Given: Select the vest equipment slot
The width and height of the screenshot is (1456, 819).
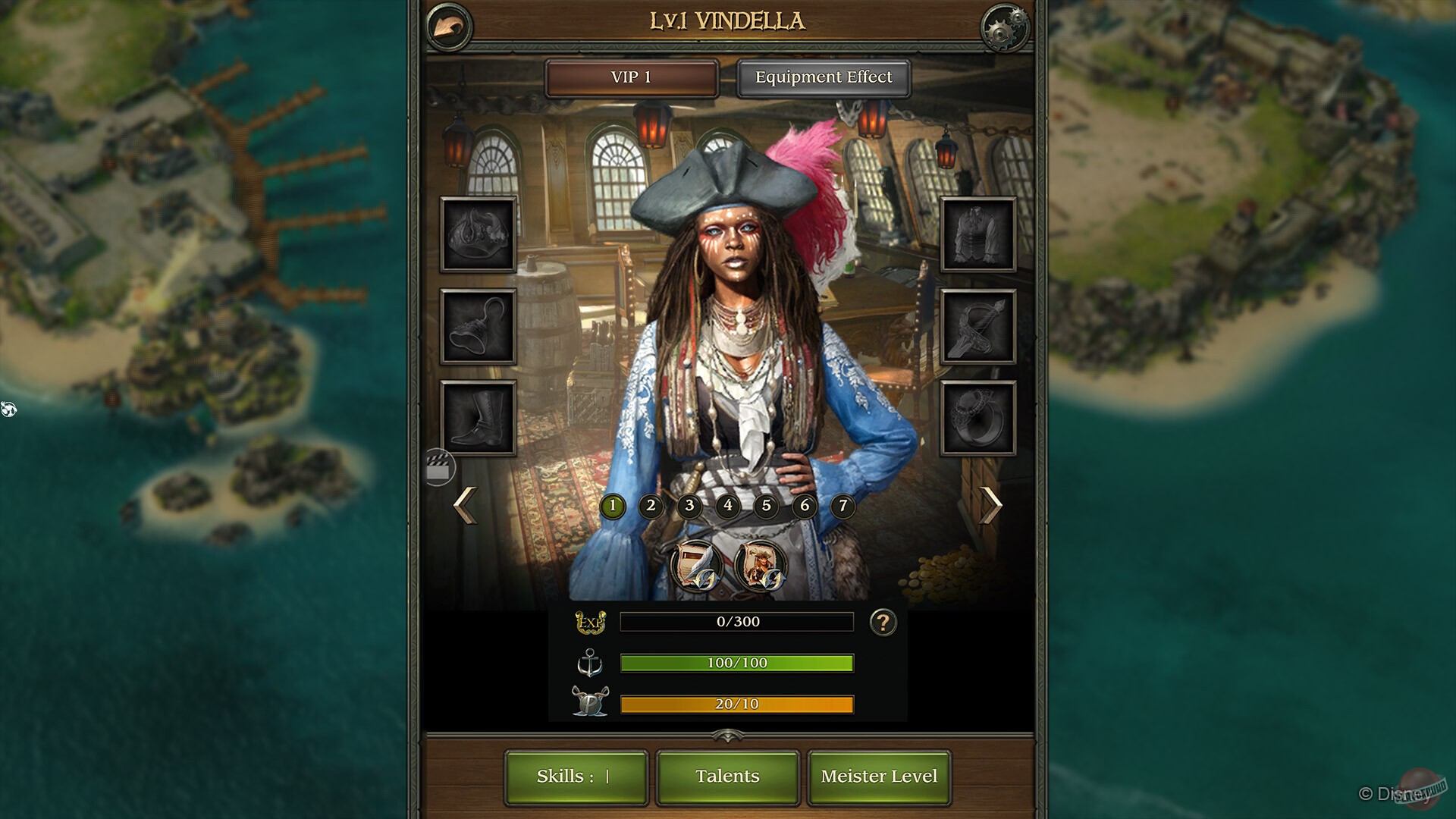Looking at the screenshot, I should [977, 237].
